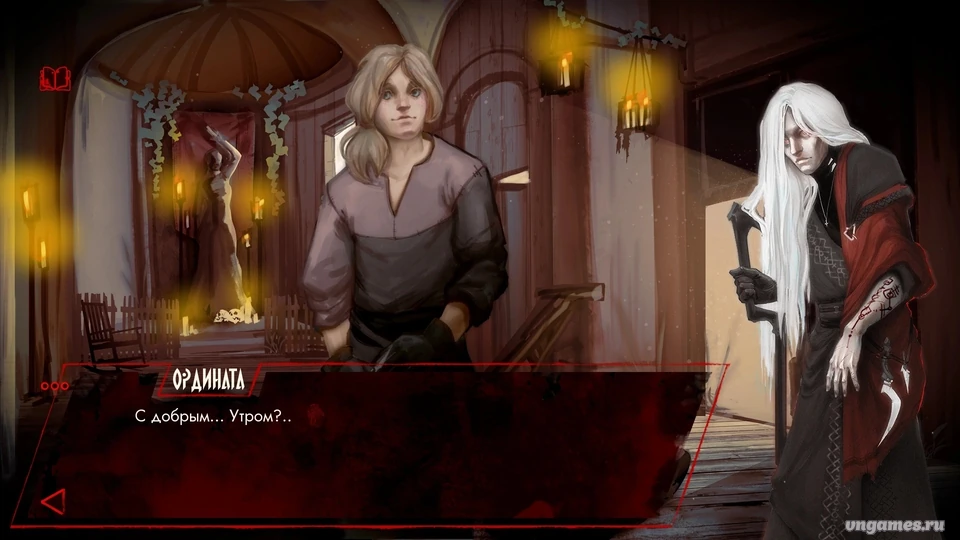Open the three-circle menu by the dialogue box
The width and height of the screenshot is (960, 540).
tap(54, 386)
